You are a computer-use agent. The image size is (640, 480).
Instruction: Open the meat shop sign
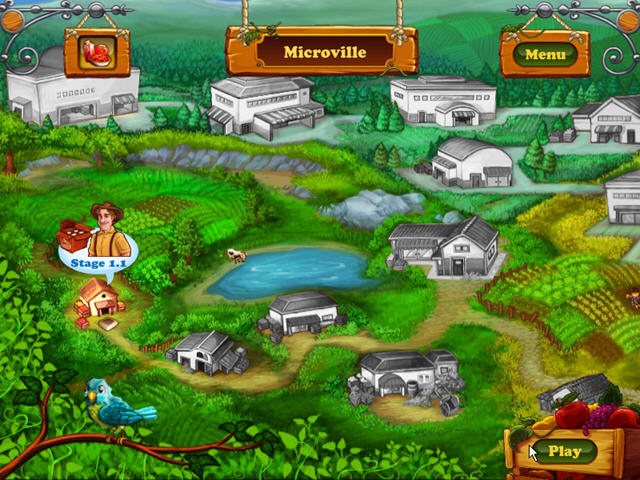(98, 51)
